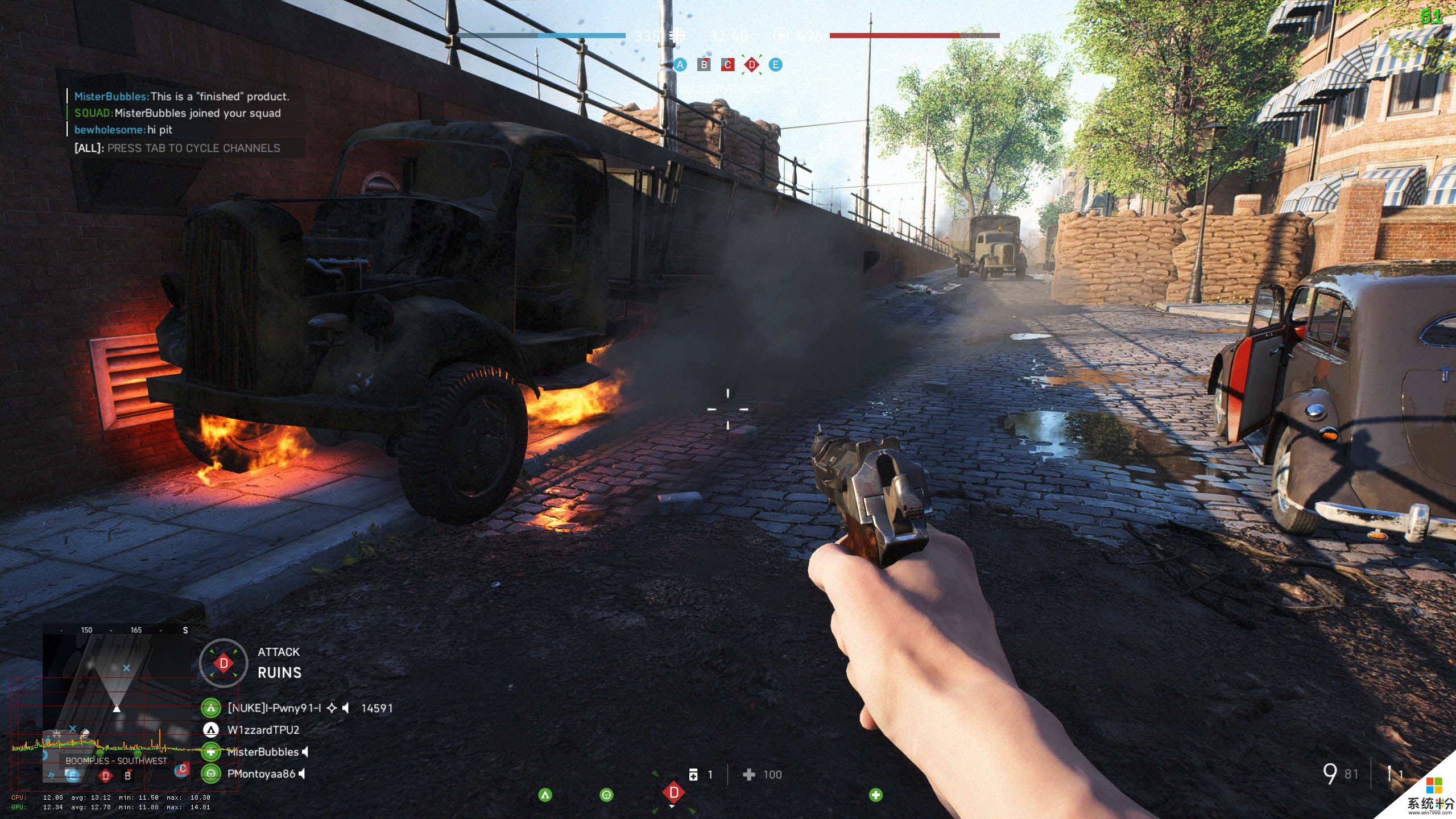This screenshot has height=819, width=1456.
Task: Click the SQUAD join notification in chat
Action: click(x=177, y=113)
